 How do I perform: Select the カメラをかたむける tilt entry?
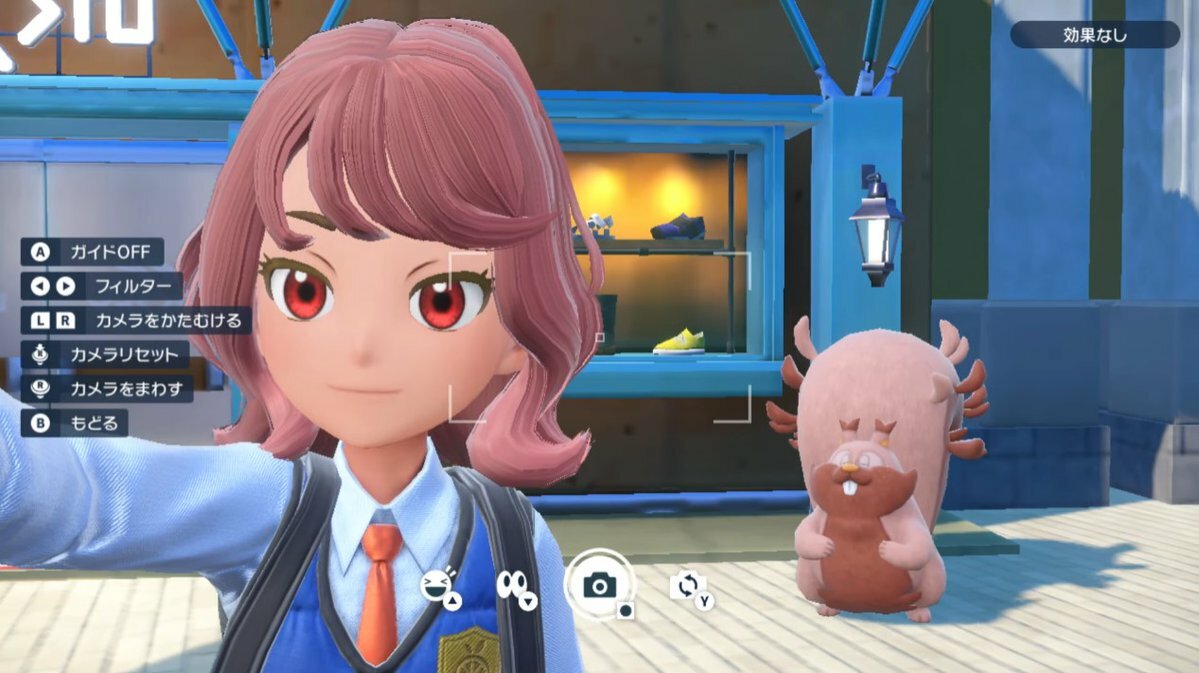click(136, 321)
